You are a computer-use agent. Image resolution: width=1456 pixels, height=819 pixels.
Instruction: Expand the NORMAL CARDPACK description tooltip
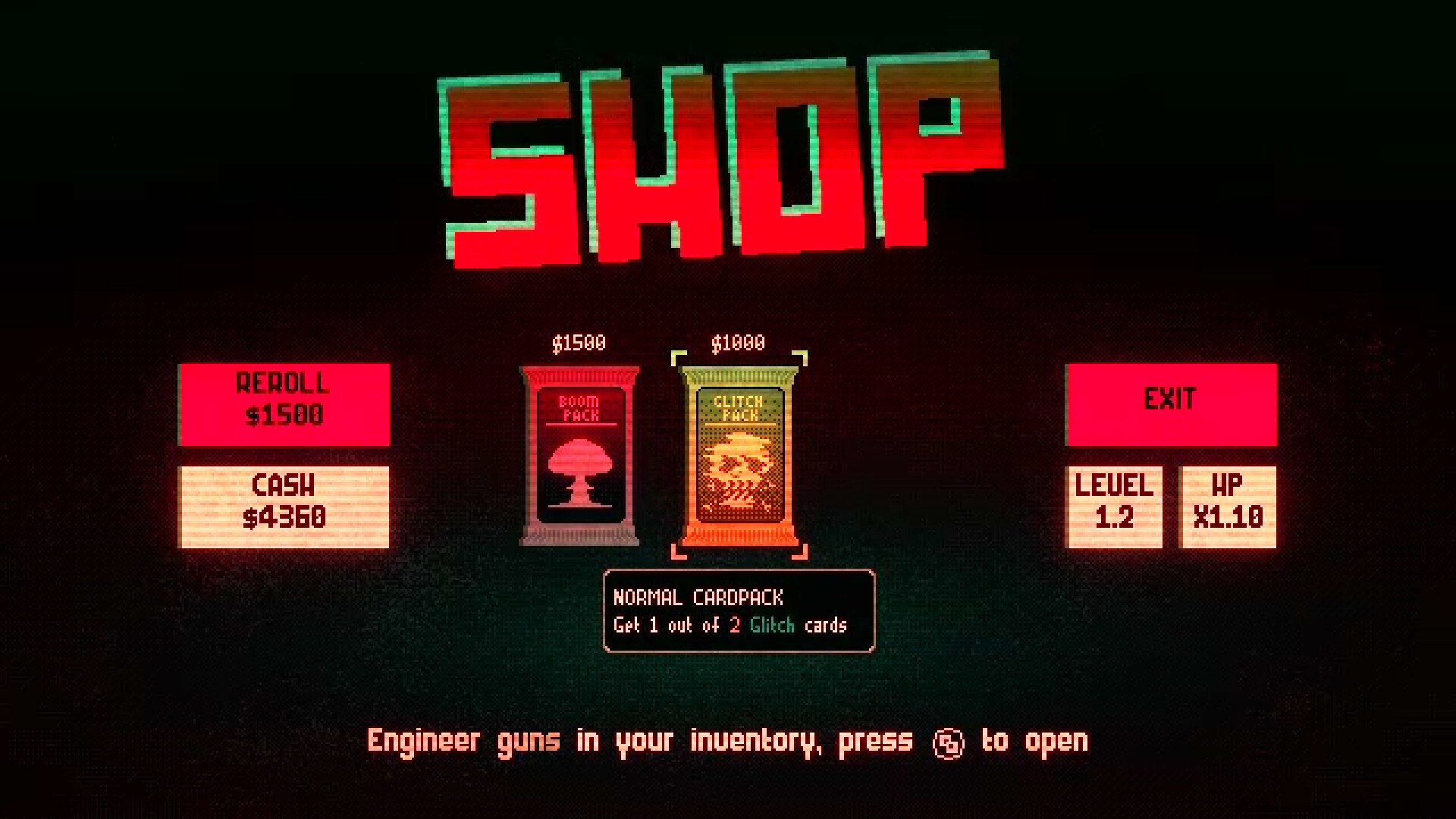pos(738,610)
